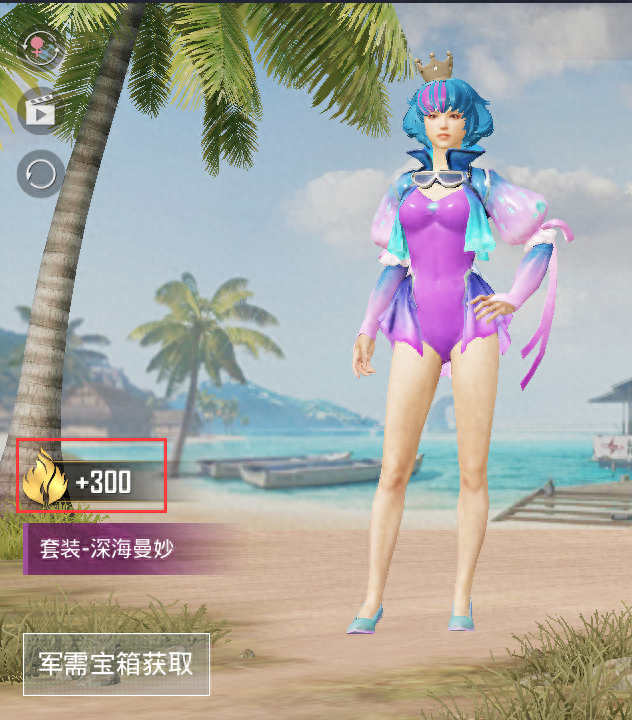Click the 军需宝箱获取 button

tap(116, 664)
